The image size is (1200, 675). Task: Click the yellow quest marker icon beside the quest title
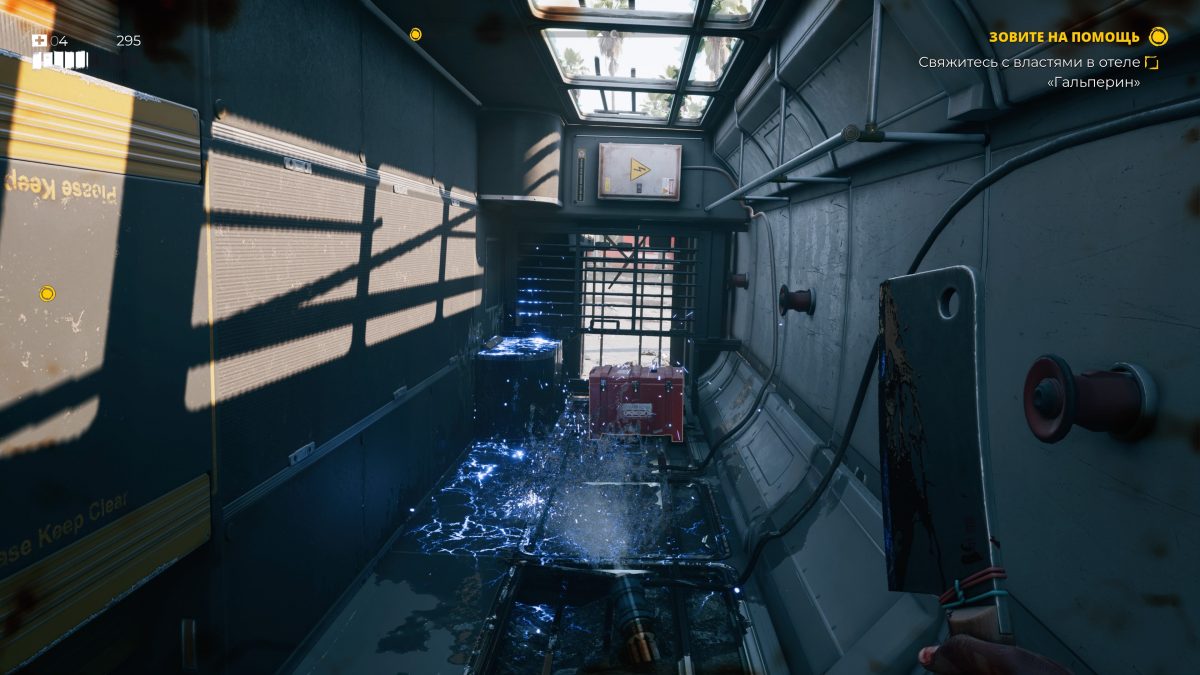click(x=1158, y=37)
